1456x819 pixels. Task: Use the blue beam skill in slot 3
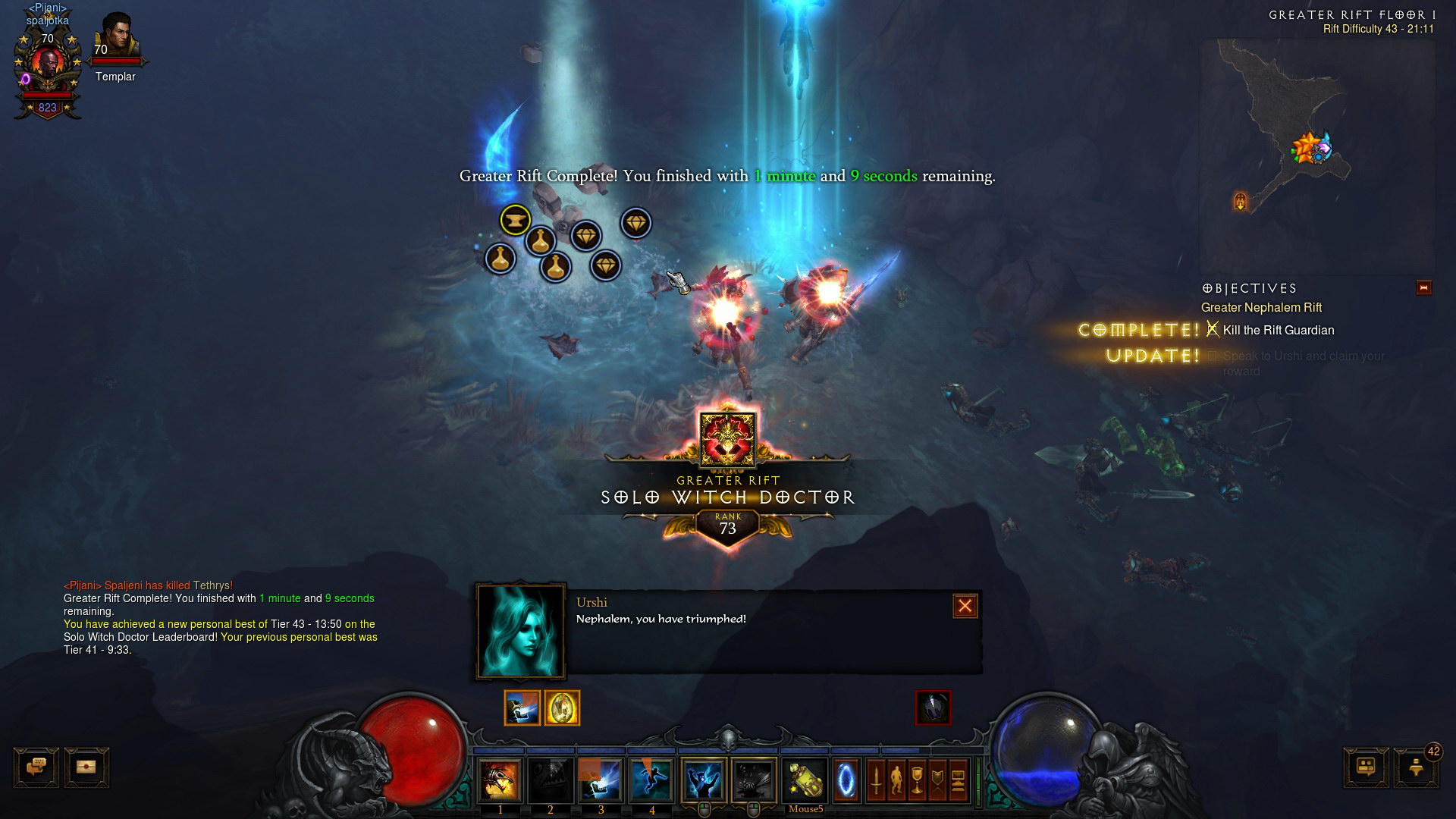[x=601, y=780]
